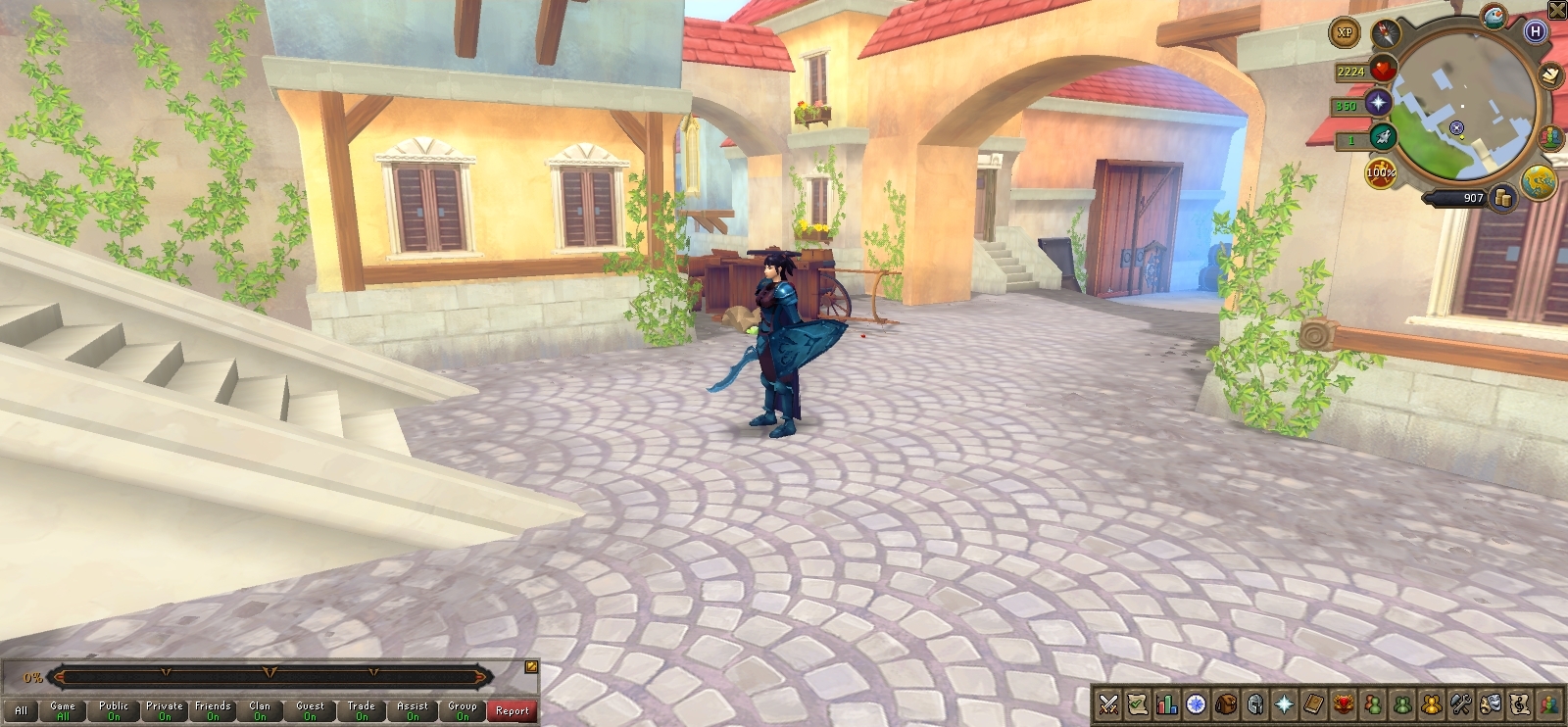Open the backpack inventory tab

1225,703
